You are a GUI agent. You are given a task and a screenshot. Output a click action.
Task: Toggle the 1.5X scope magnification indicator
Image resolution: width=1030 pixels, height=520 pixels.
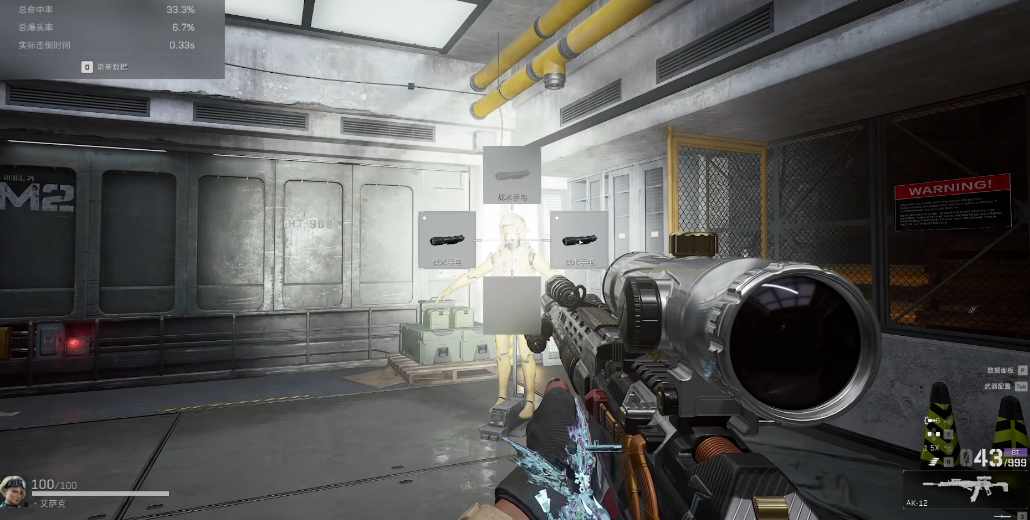tap(931, 448)
